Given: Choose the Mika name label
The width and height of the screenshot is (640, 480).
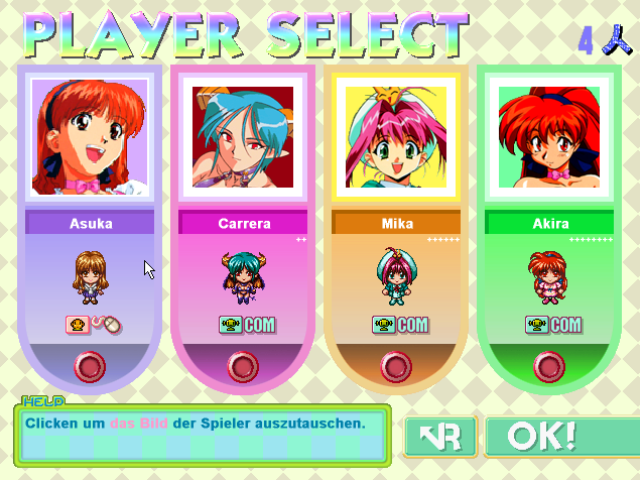Looking at the screenshot, I should 396,223.
